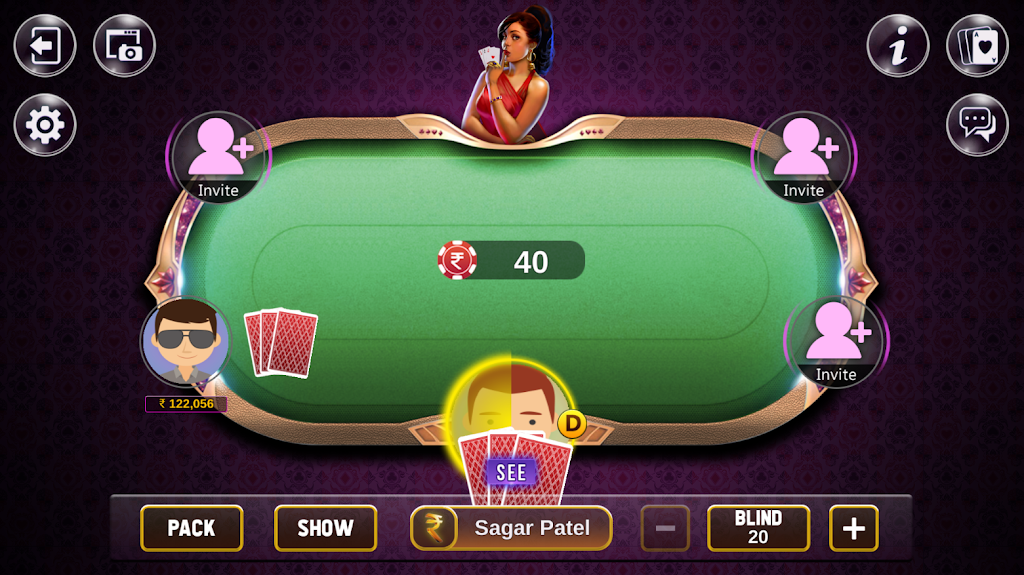Select the sunglasses player avatar
This screenshot has width=1024, height=575.
pos(186,342)
